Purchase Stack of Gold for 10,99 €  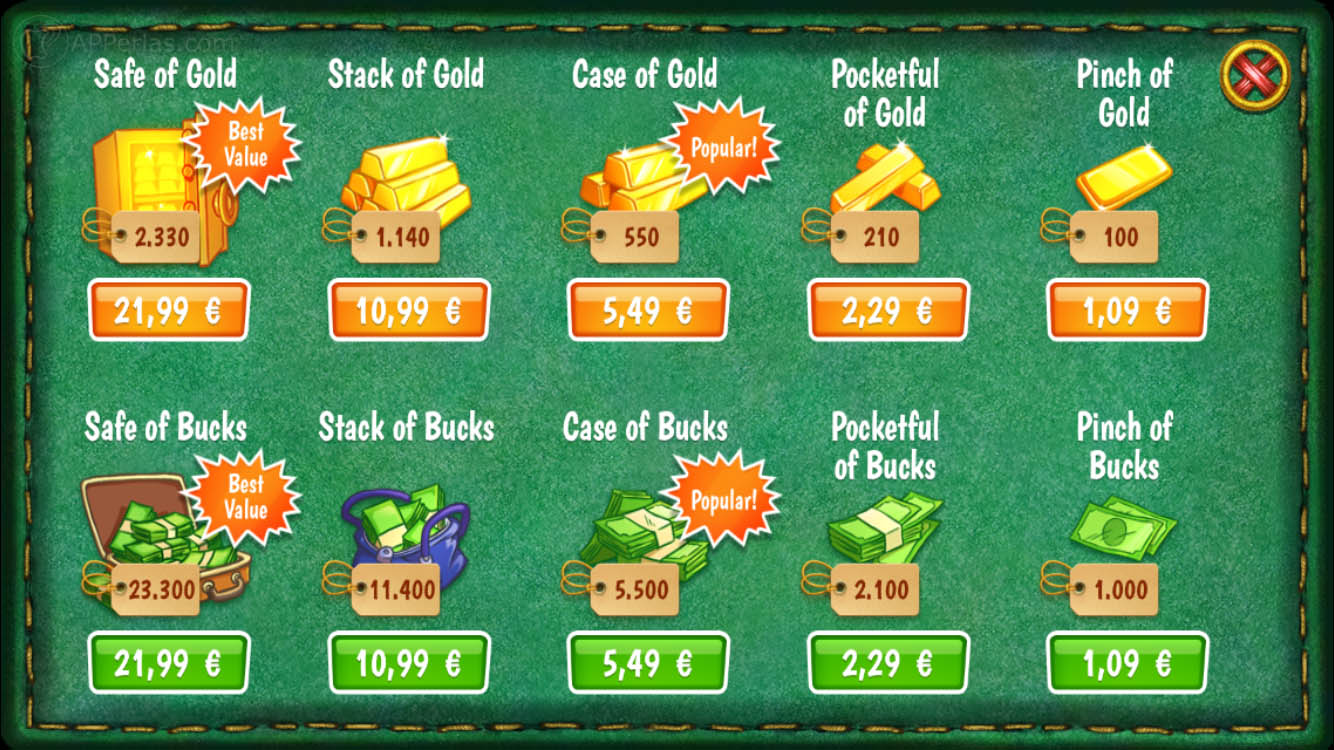coord(408,310)
